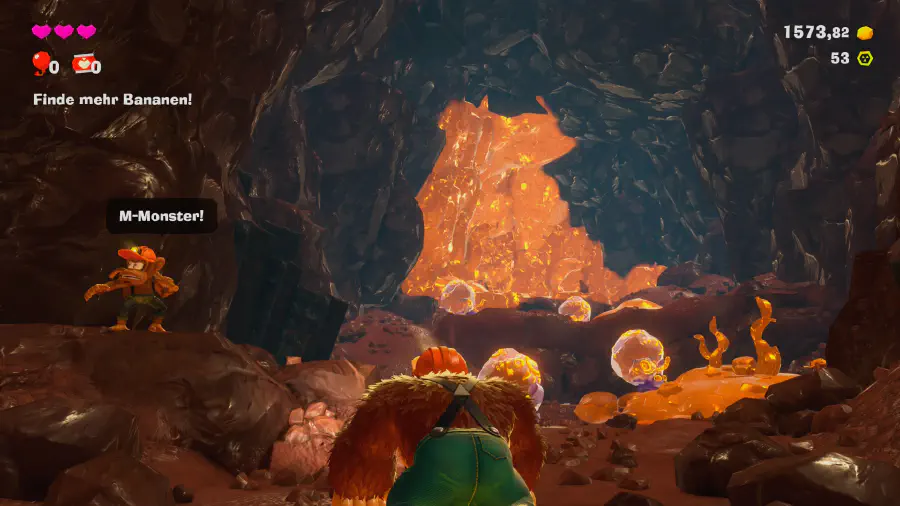Click the gold nugget currency icon
Screen dimensions: 900x506
coord(866,33)
